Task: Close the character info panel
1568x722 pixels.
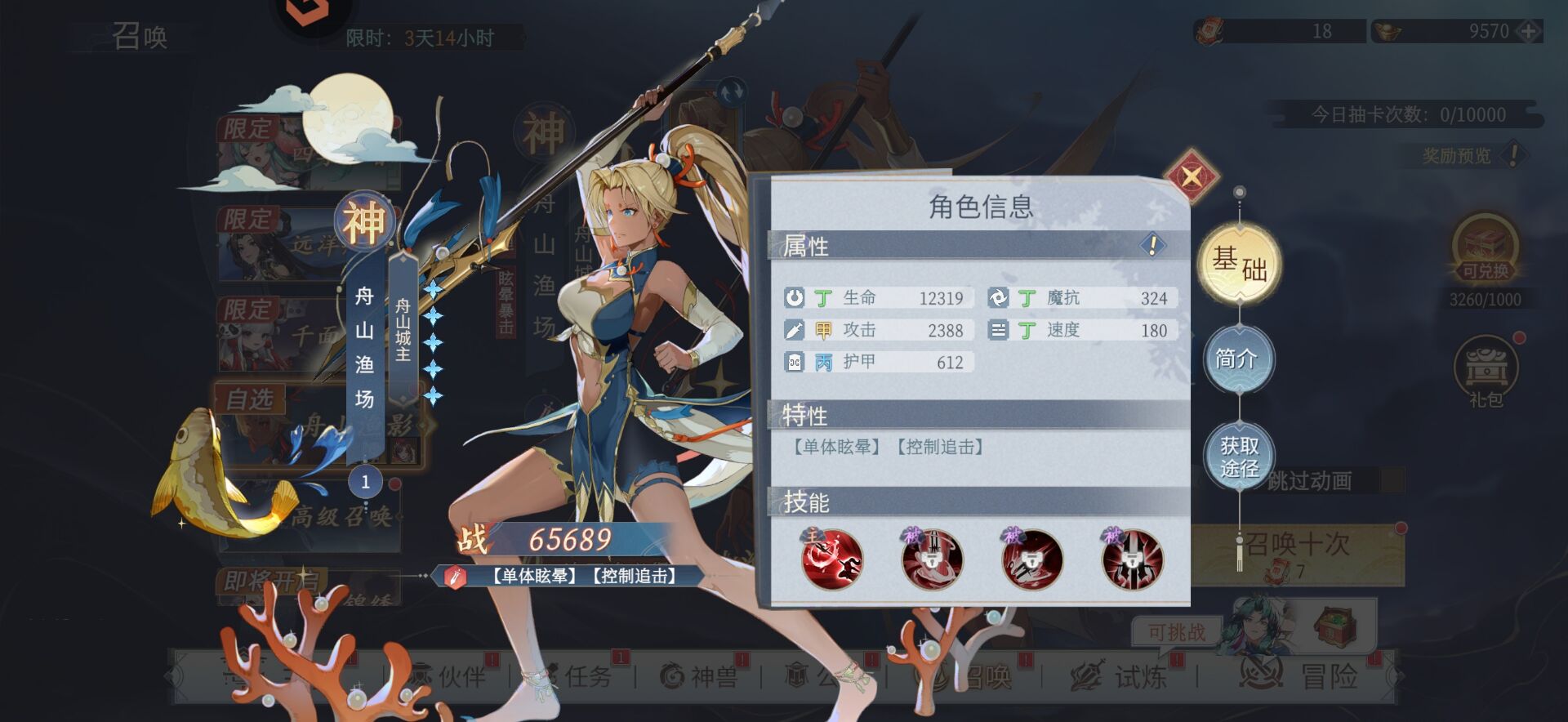Action: (1192, 176)
